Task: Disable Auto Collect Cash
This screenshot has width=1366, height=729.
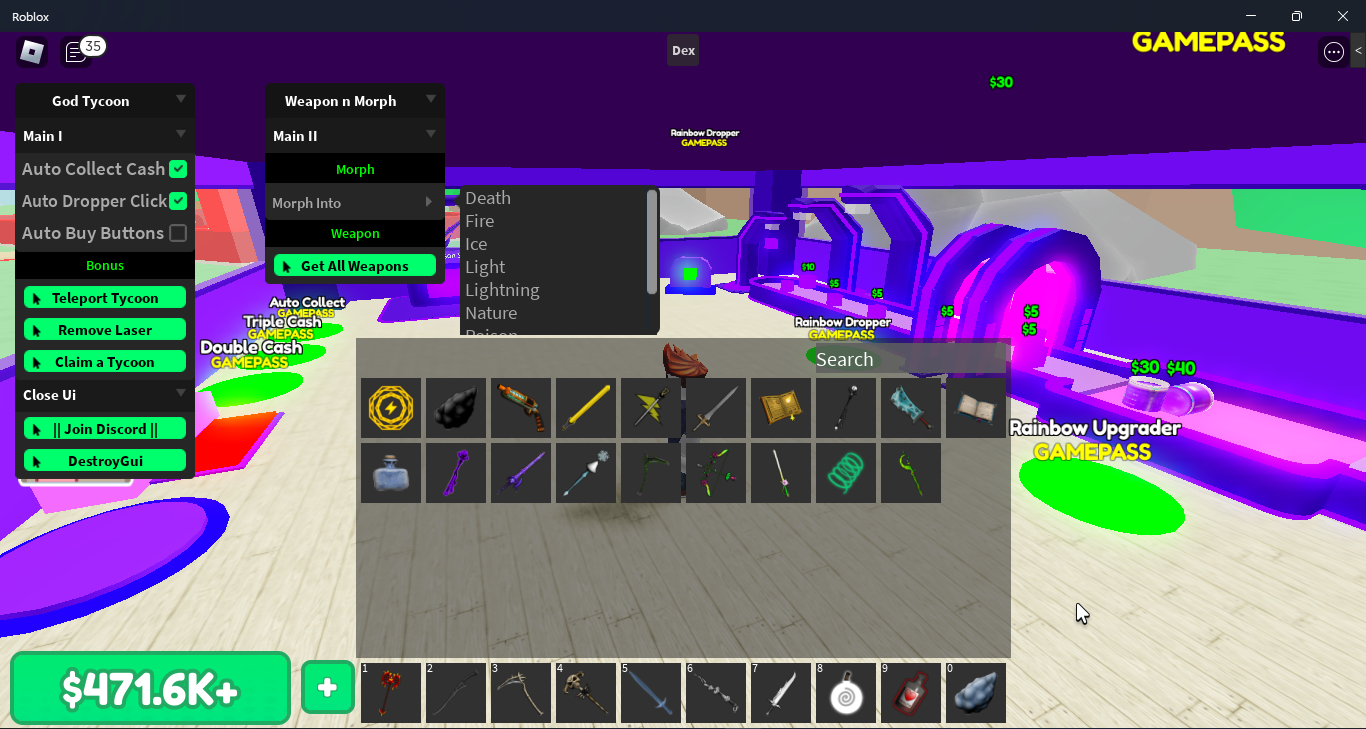Action: pos(176,169)
